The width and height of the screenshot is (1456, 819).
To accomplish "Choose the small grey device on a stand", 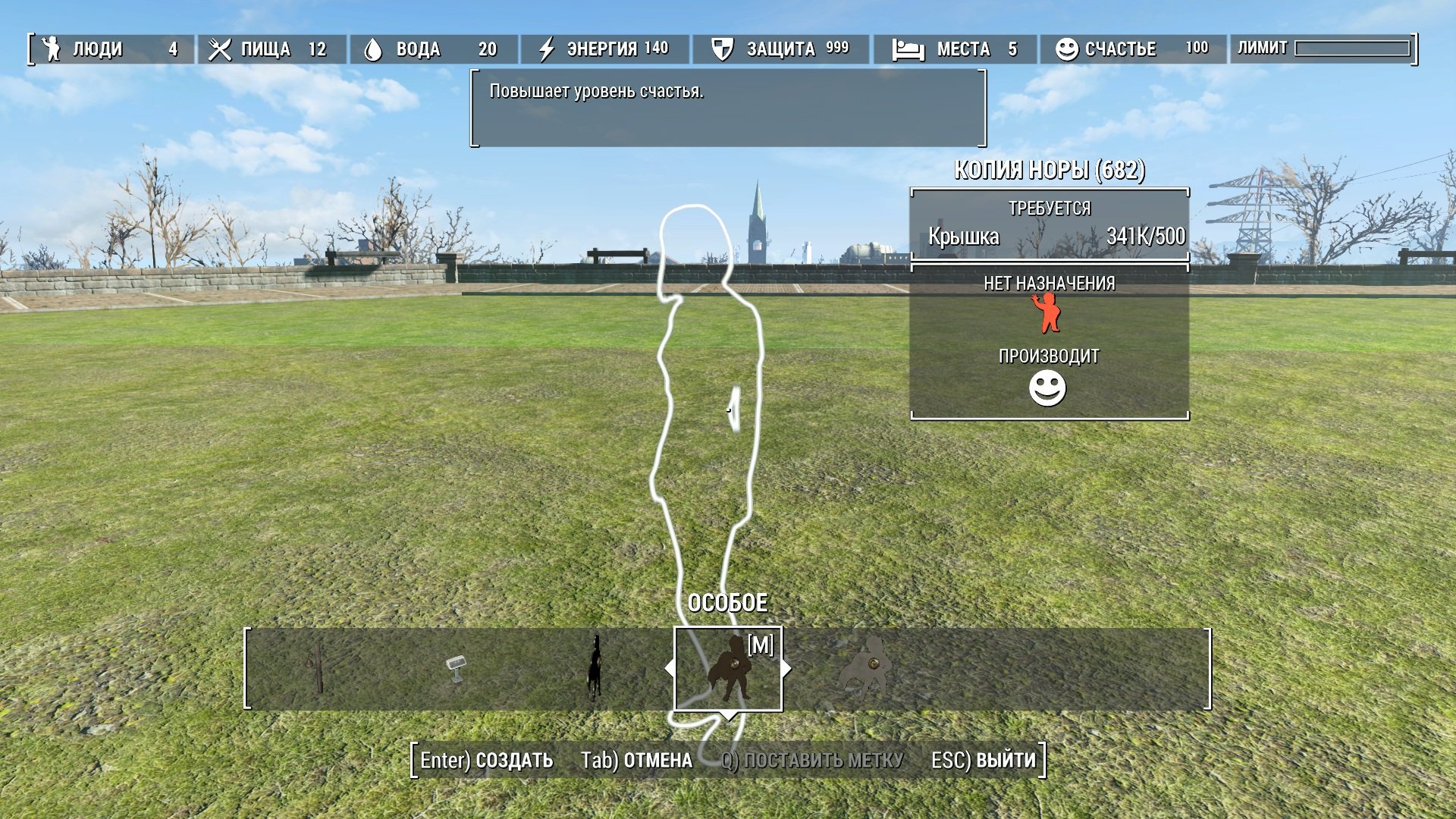I will [x=456, y=668].
